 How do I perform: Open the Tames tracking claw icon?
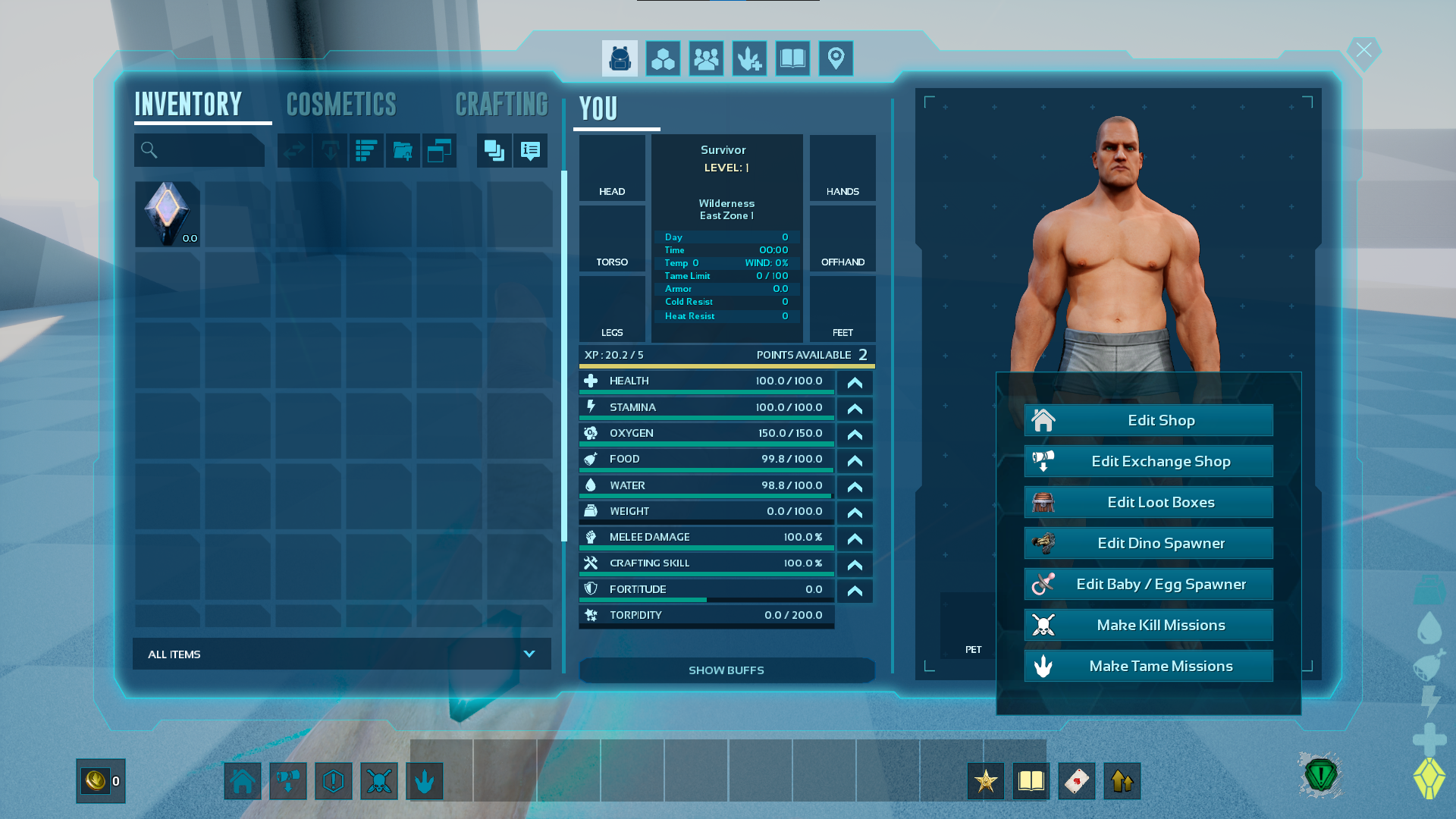(x=749, y=58)
